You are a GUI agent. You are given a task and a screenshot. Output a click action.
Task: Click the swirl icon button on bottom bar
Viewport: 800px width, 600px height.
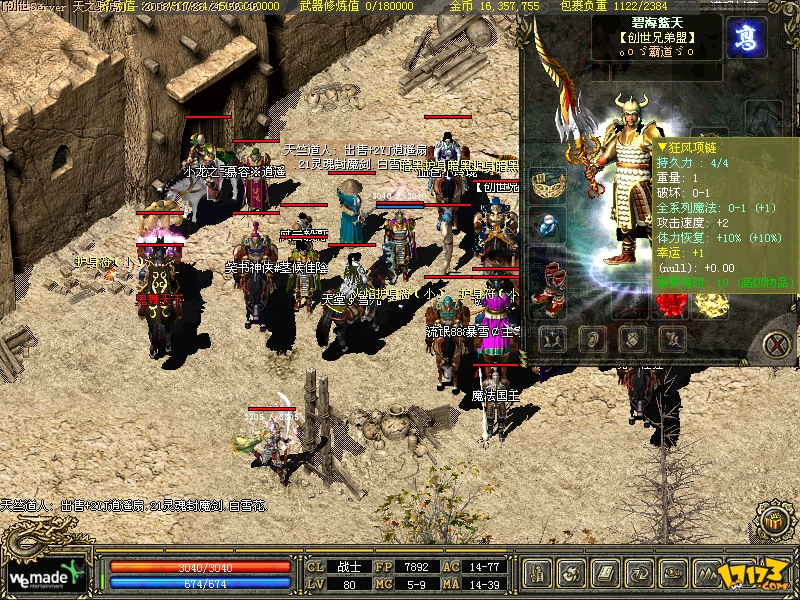tap(573, 574)
